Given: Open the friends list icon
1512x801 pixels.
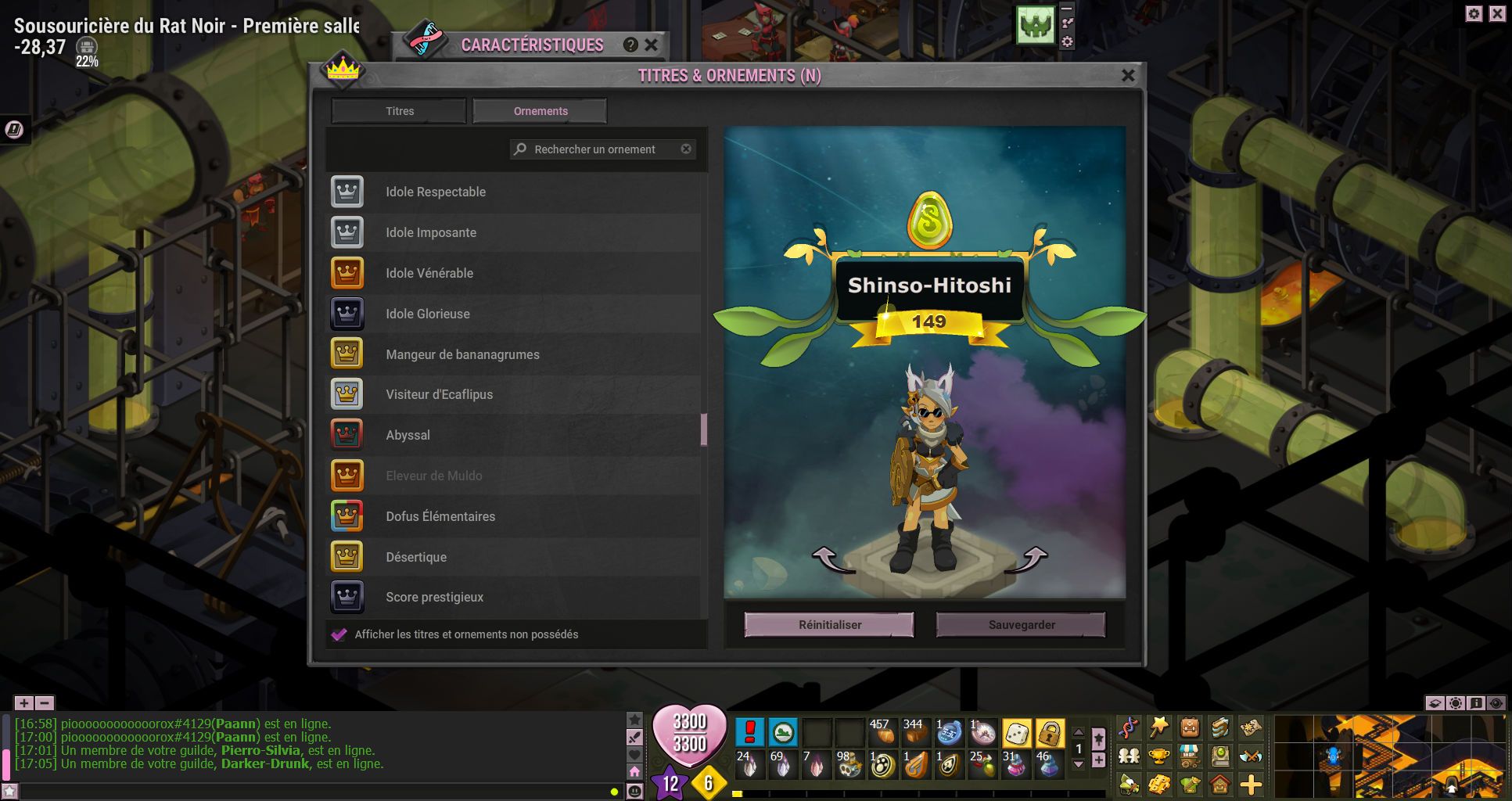Looking at the screenshot, I should tap(1128, 757).
